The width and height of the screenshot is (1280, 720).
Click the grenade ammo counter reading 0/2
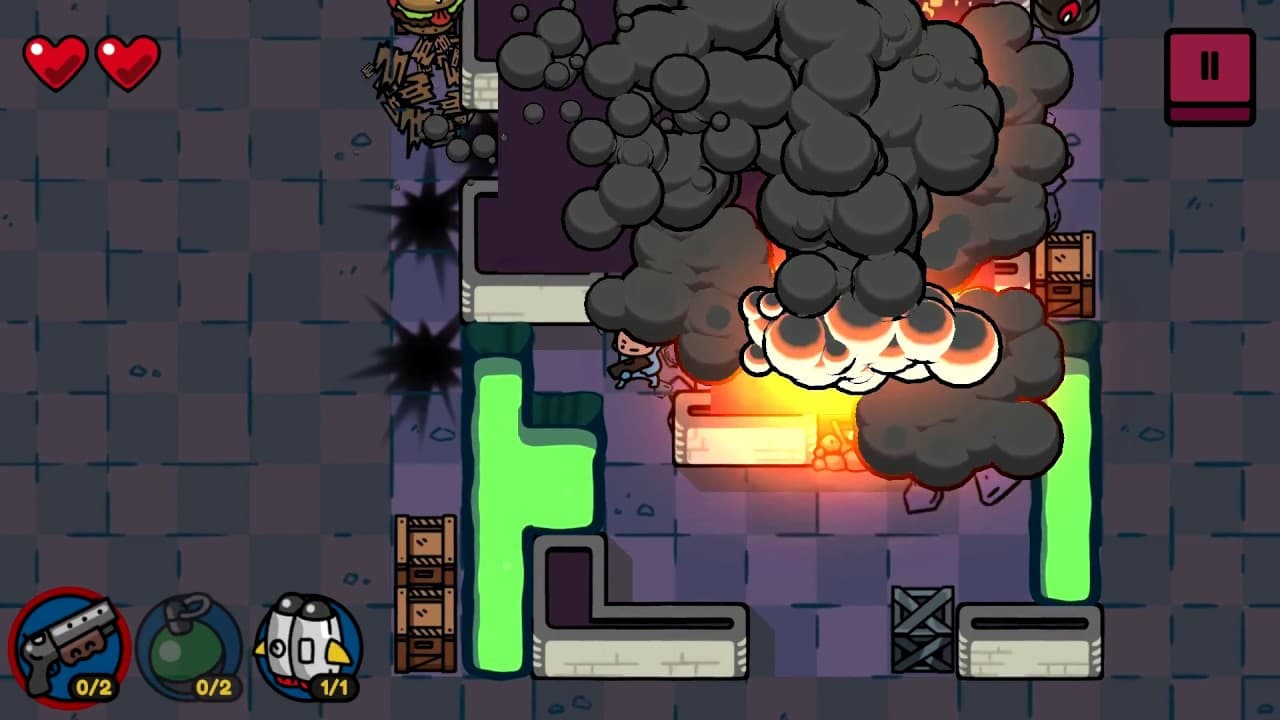tap(213, 687)
